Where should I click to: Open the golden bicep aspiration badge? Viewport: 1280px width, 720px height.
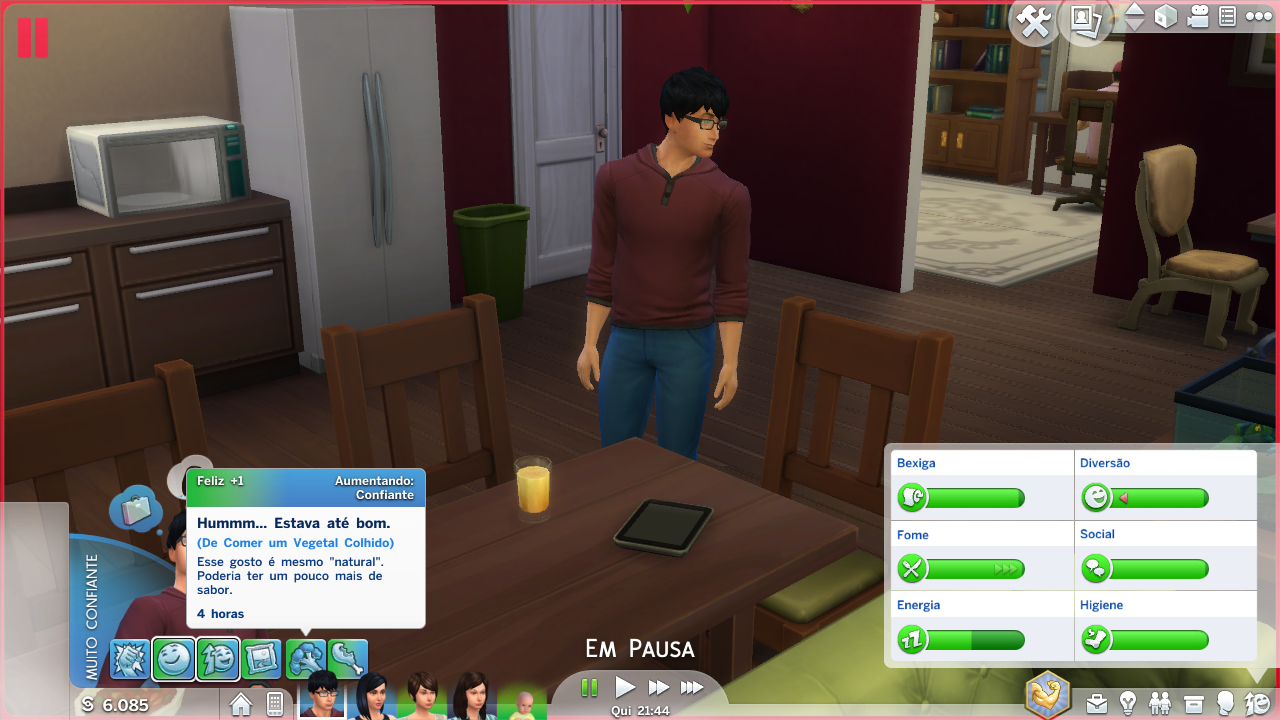[x=1048, y=694]
